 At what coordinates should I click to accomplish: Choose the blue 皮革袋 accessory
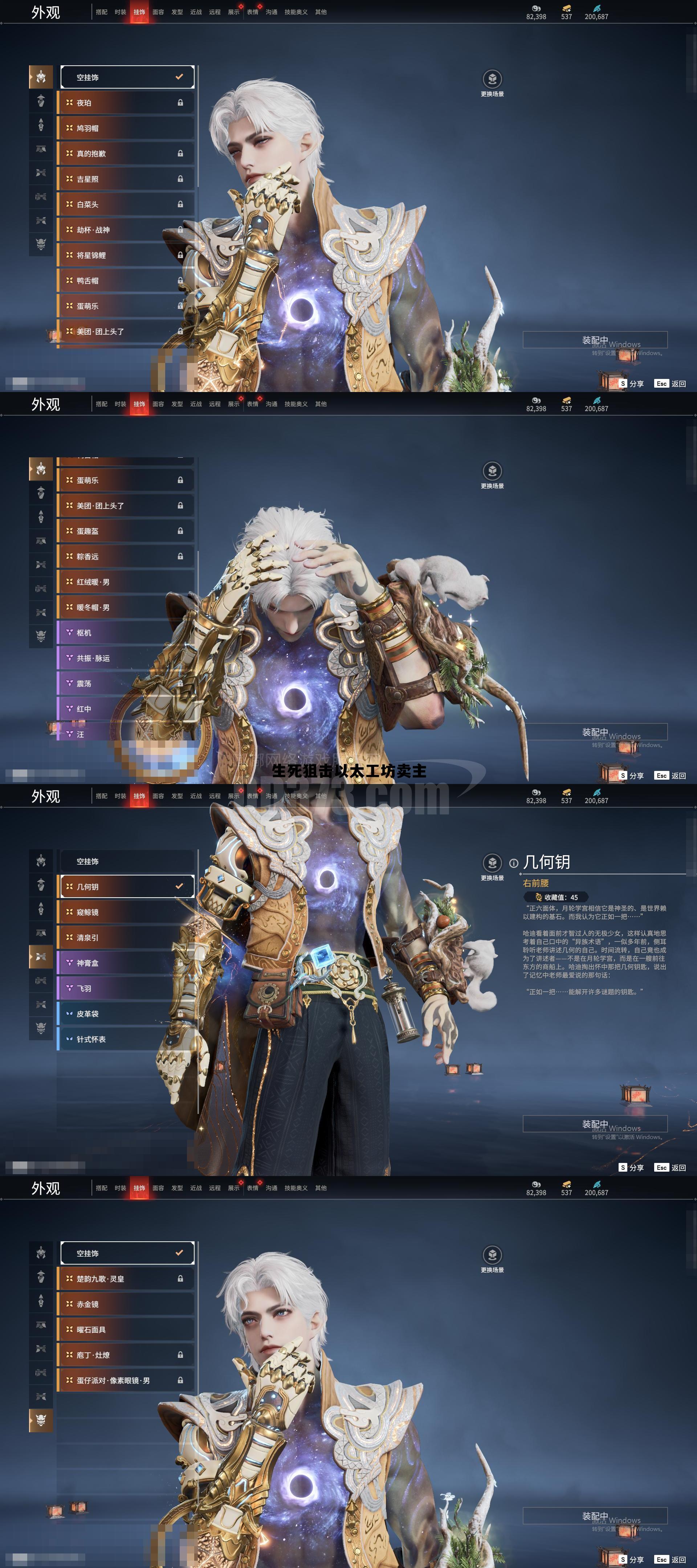click(x=127, y=1014)
